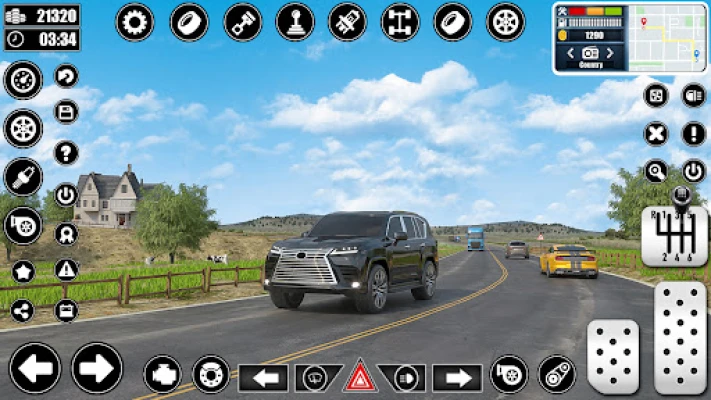Click the X close icon below minimap

pos(655,133)
